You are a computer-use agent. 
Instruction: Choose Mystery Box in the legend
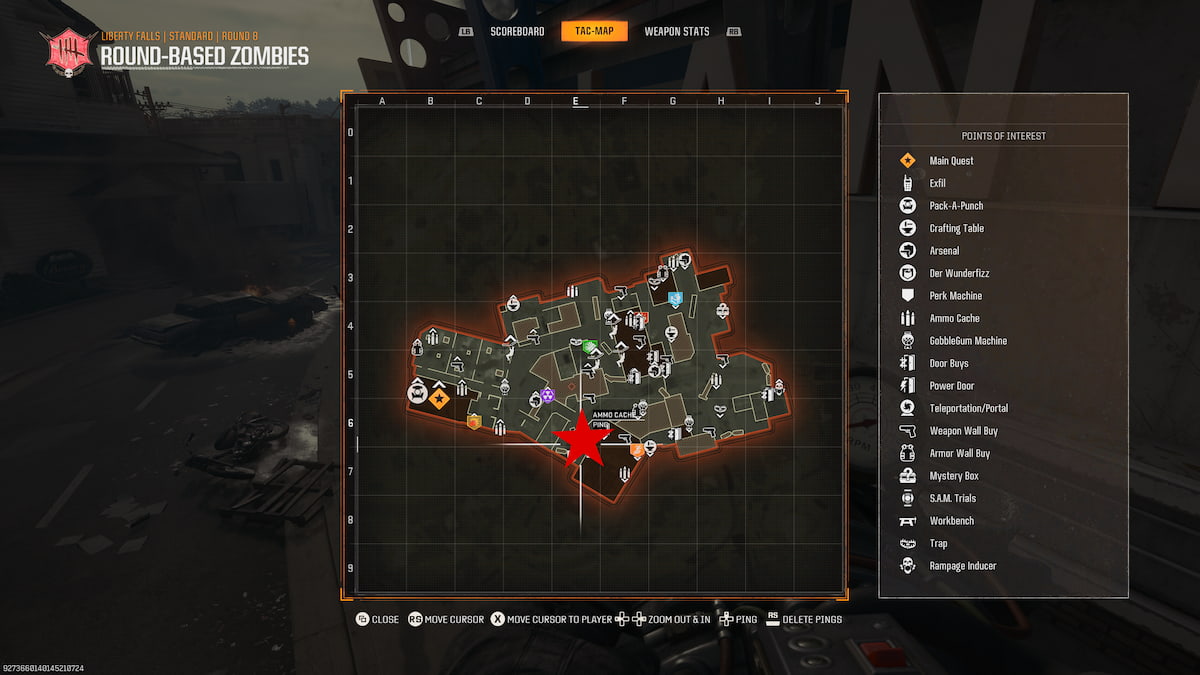pyautogui.click(x=953, y=476)
